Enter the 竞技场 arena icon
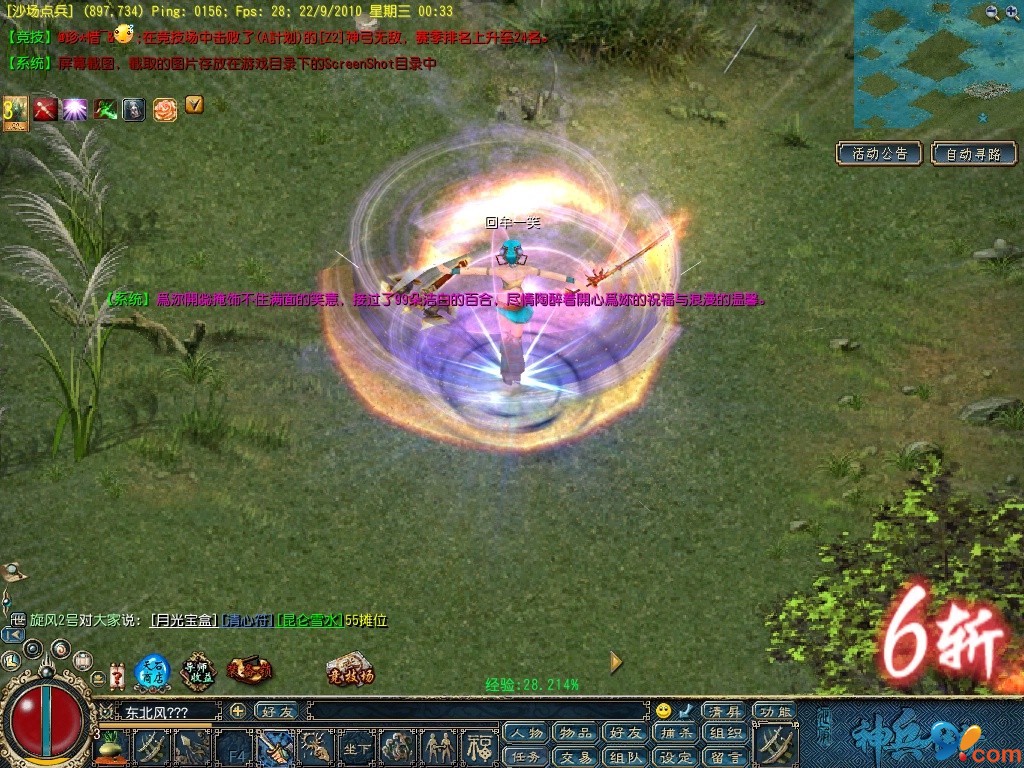This screenshot has height=768, width=1024. (350, 670)
